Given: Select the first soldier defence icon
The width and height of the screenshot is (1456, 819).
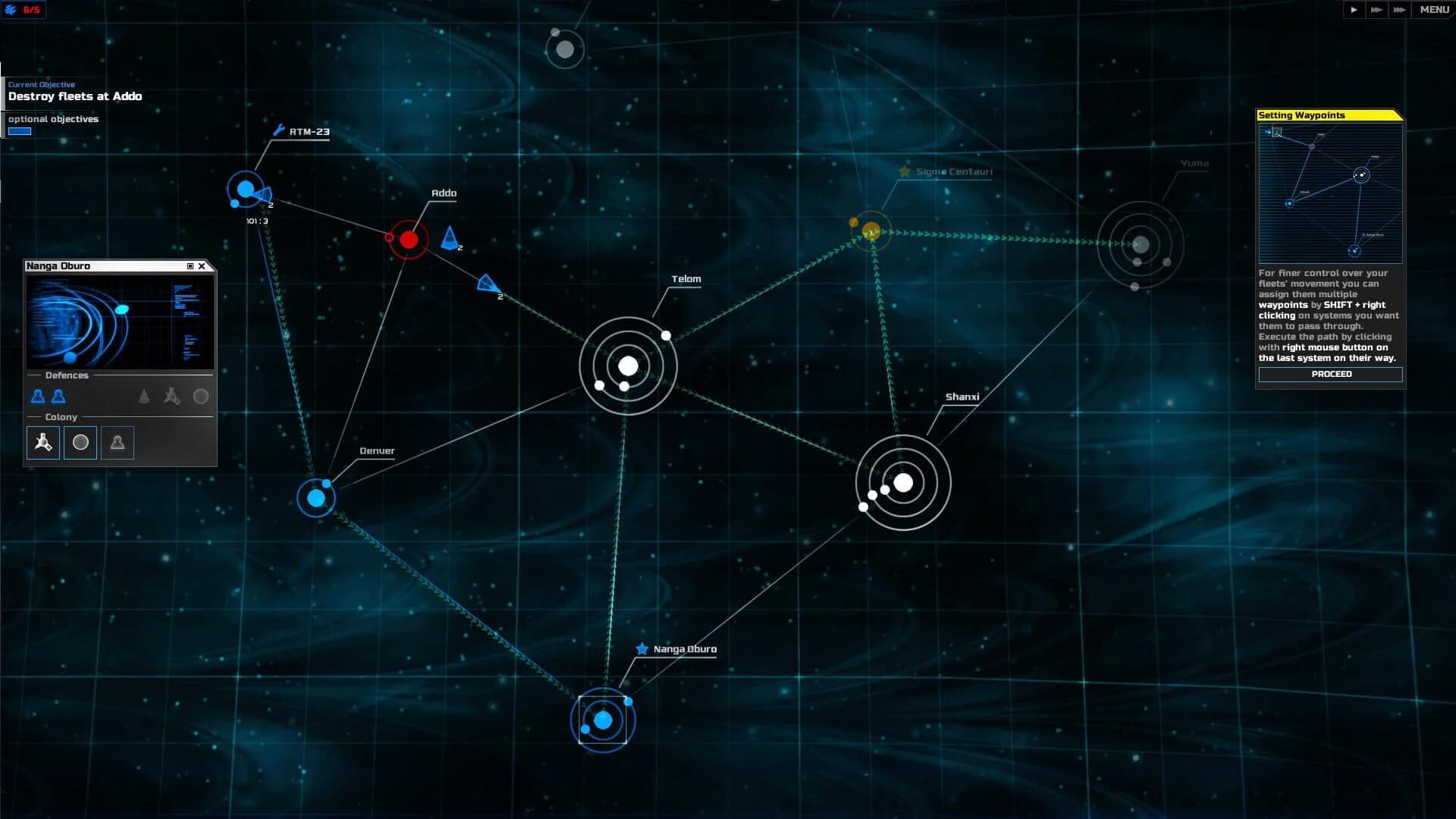Looking at the screenshot, I should click(36, 396).
